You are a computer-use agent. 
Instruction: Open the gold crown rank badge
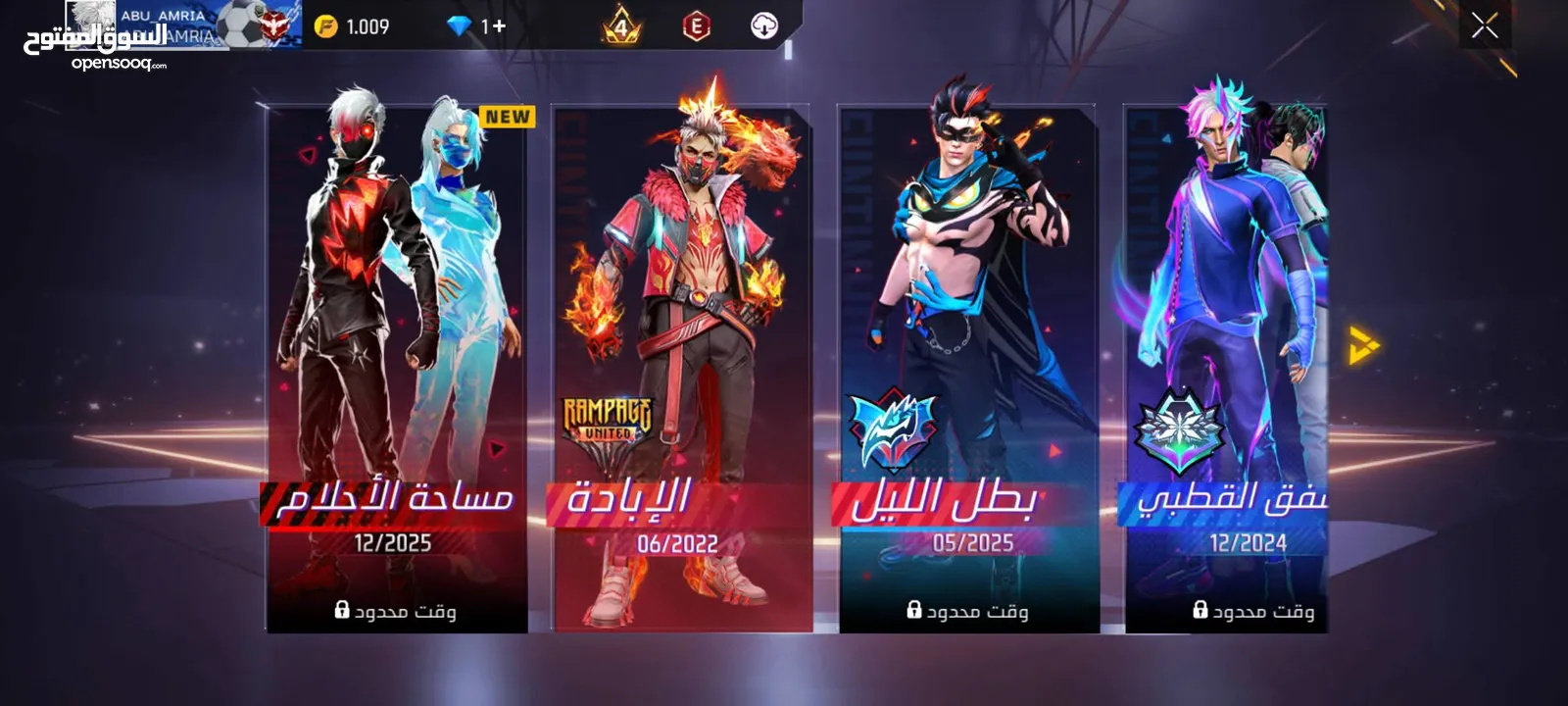620,26
